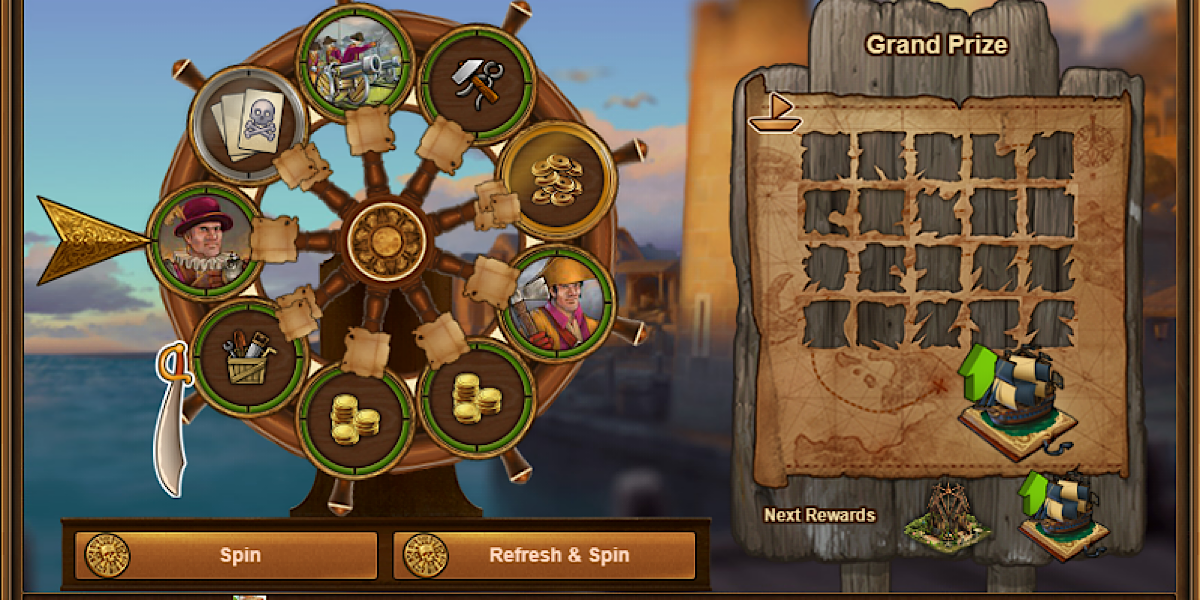View the ship upgrade next reward
The width and height of the screenshot is (1200, 600).
pyautogui.click(x=1062, y=513)
